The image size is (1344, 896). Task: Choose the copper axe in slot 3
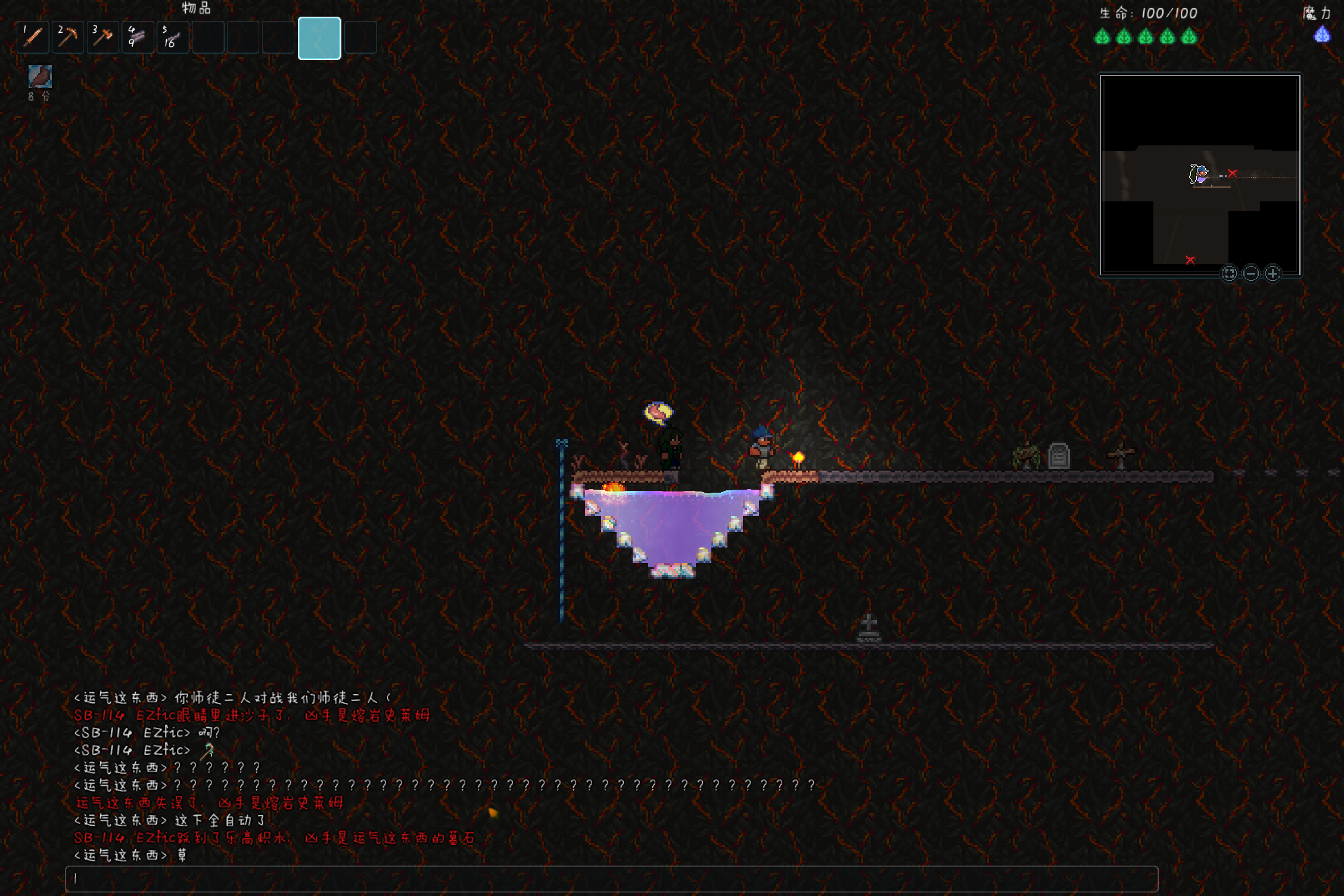pyautogui.click(x=102, y=38)
